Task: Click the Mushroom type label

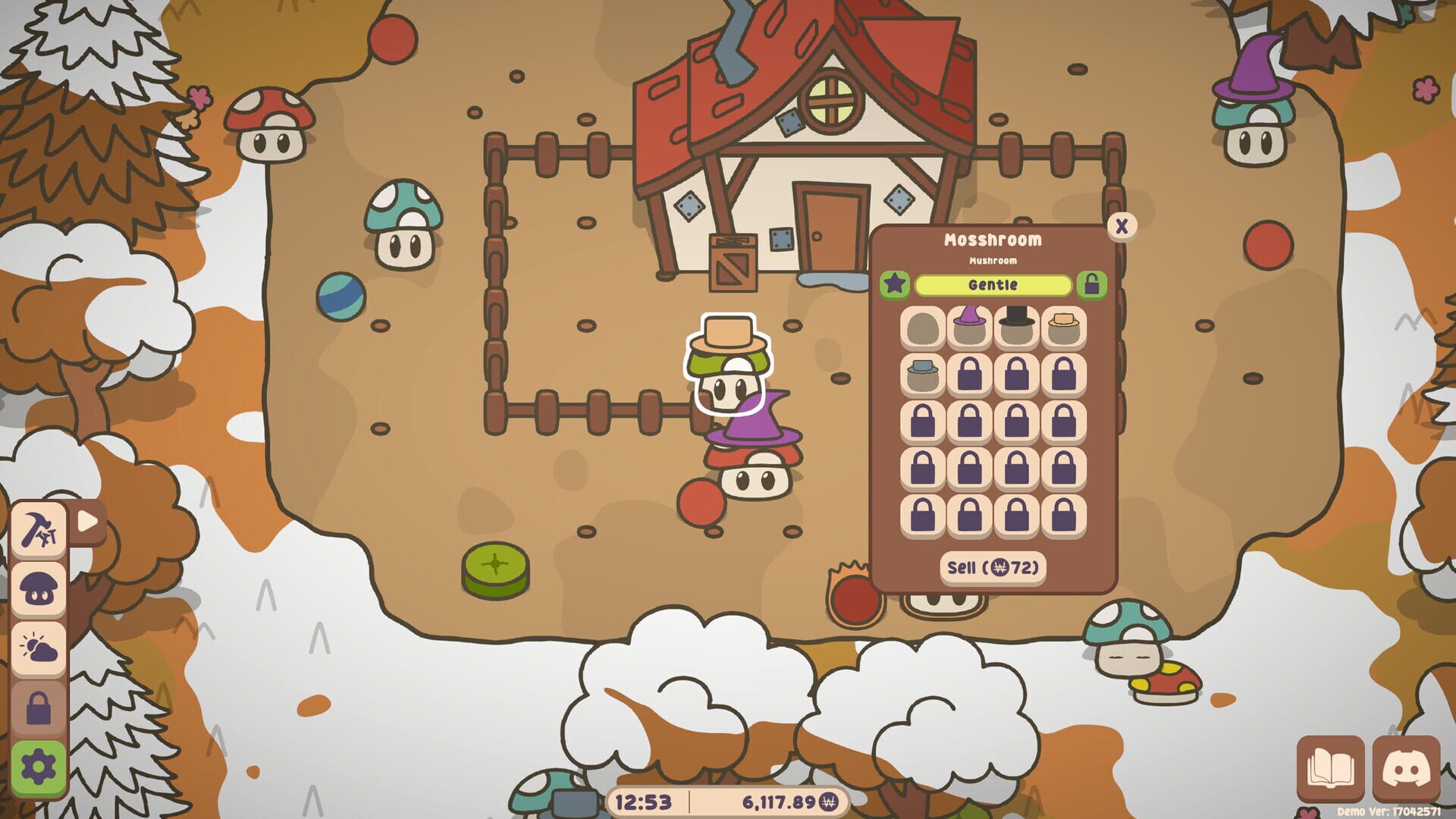Action: coord(991,260)
